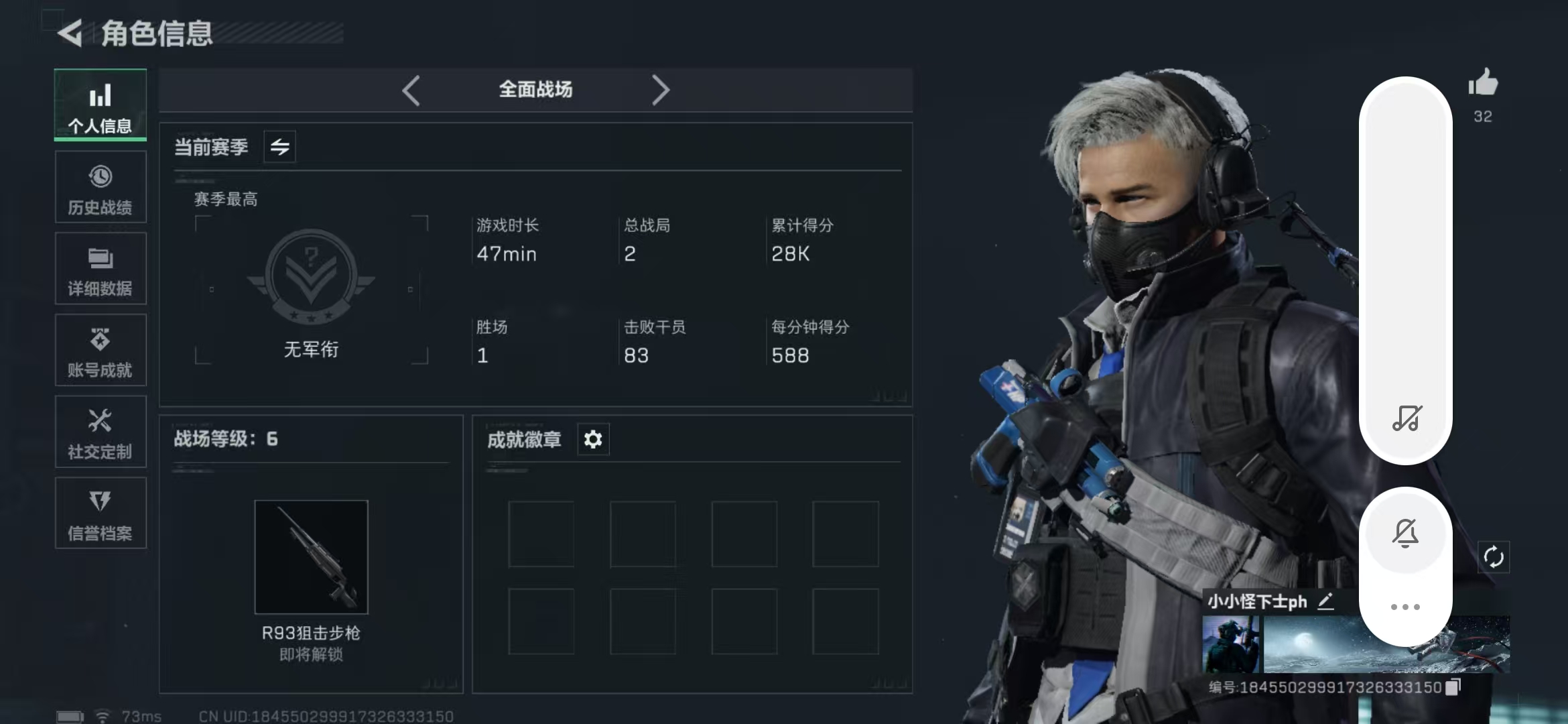Copy the player ID number
The image size is (1568, 724).
[1453, 687]
